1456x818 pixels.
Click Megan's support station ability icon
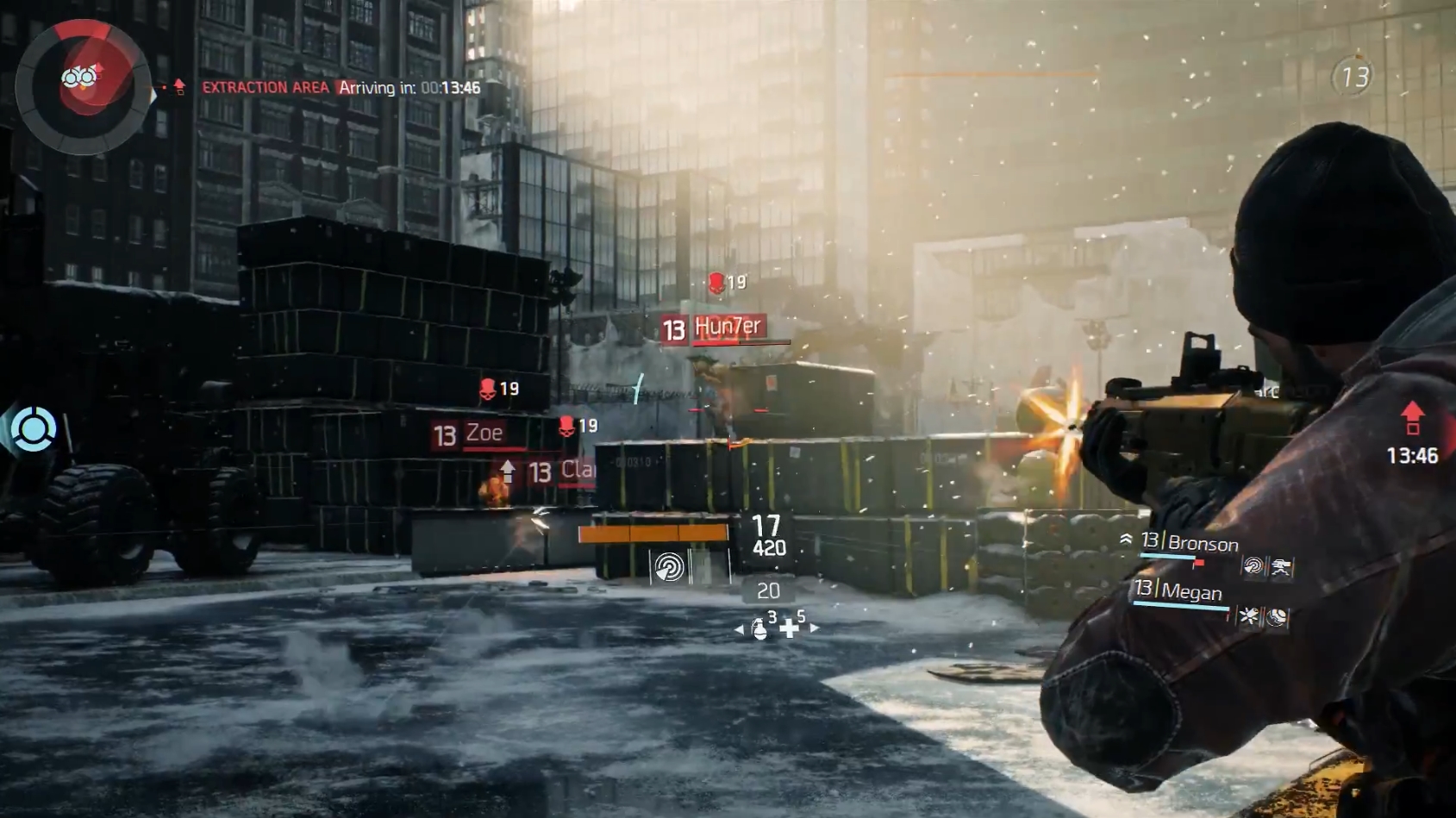(1278, 617)
